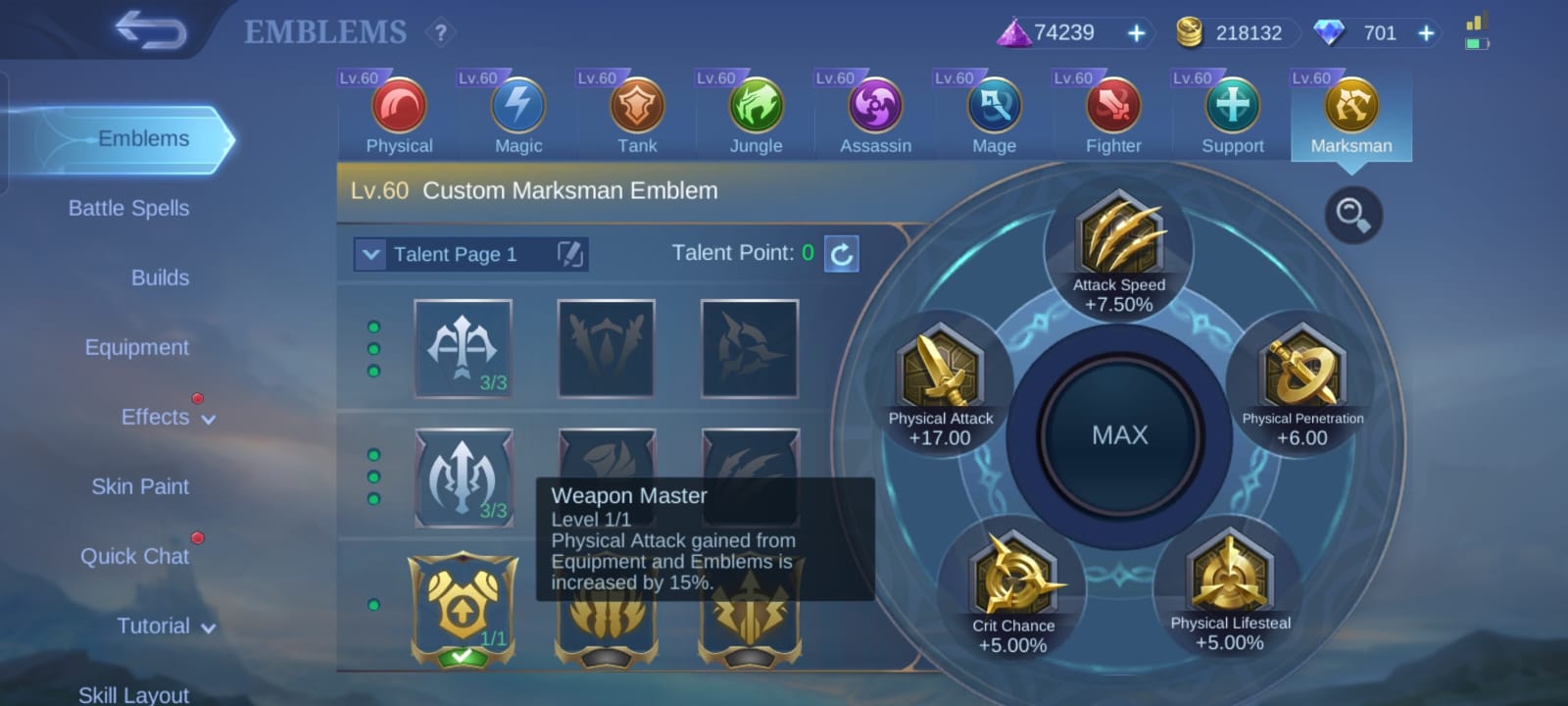
Task: Reset talent points with the refresh icon
Action: (x=839, y=254)
